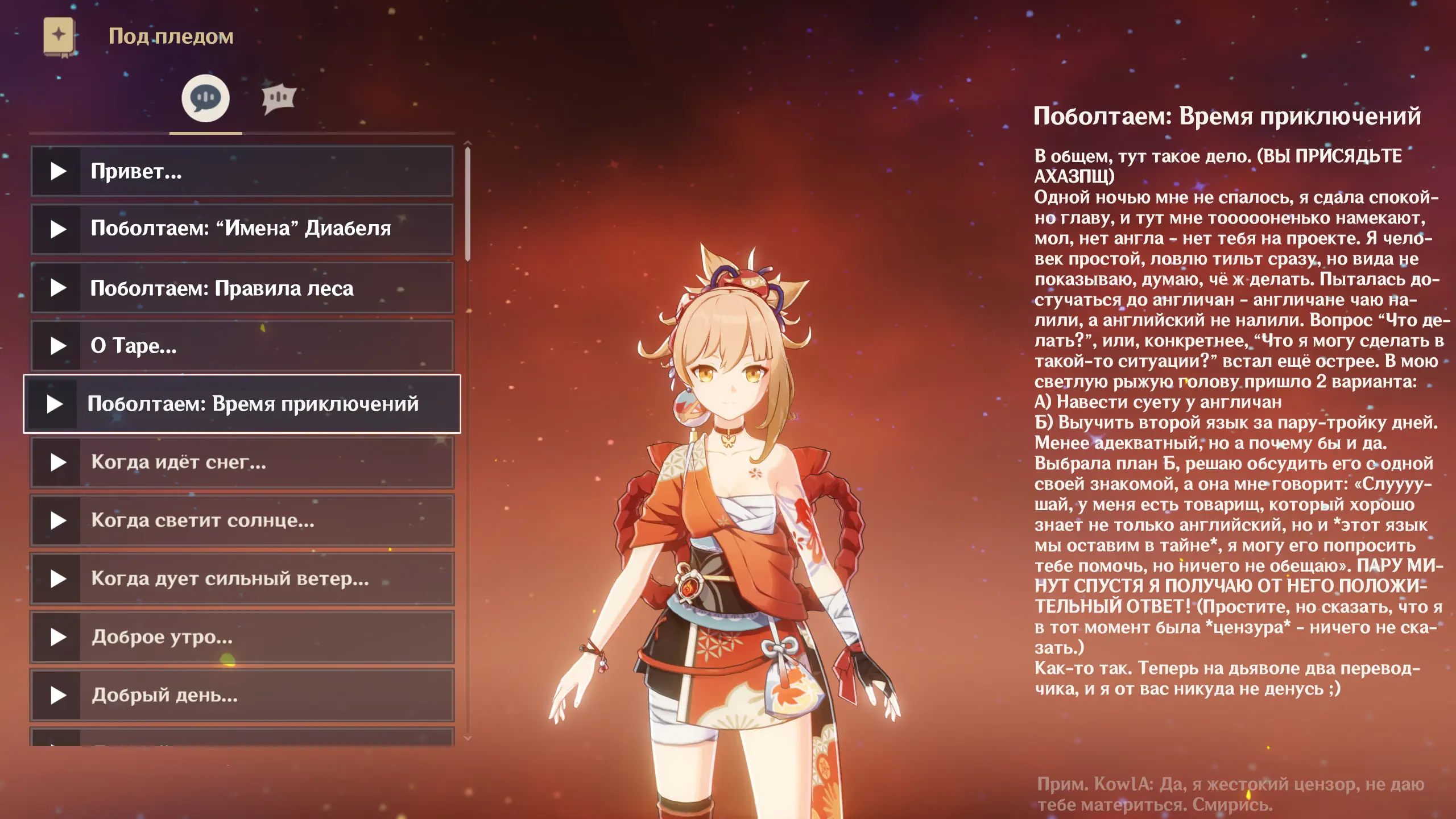Screen dimensions: 1456x819
Task: Click the voice-over list scrollbar
Action: 468,204
